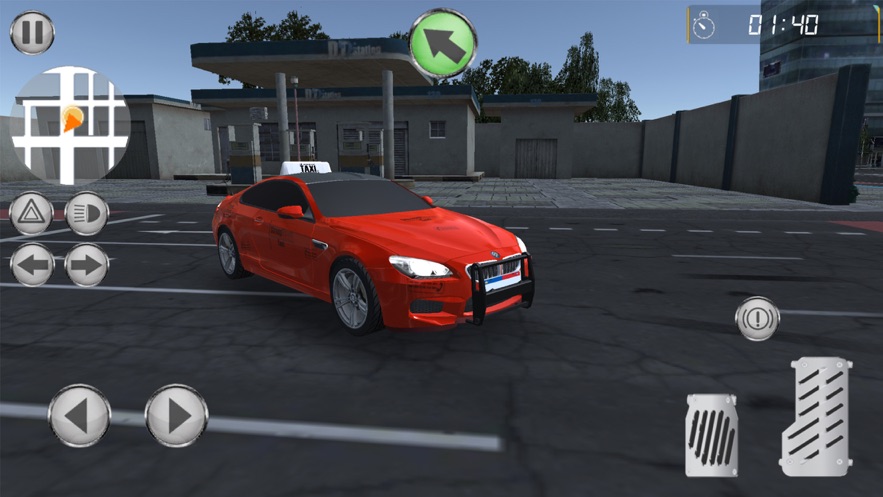Image resolution: width=883 pixels, height=497 pixels.
Task: Steer right with the large arrow button
Action: click(176, 415)
